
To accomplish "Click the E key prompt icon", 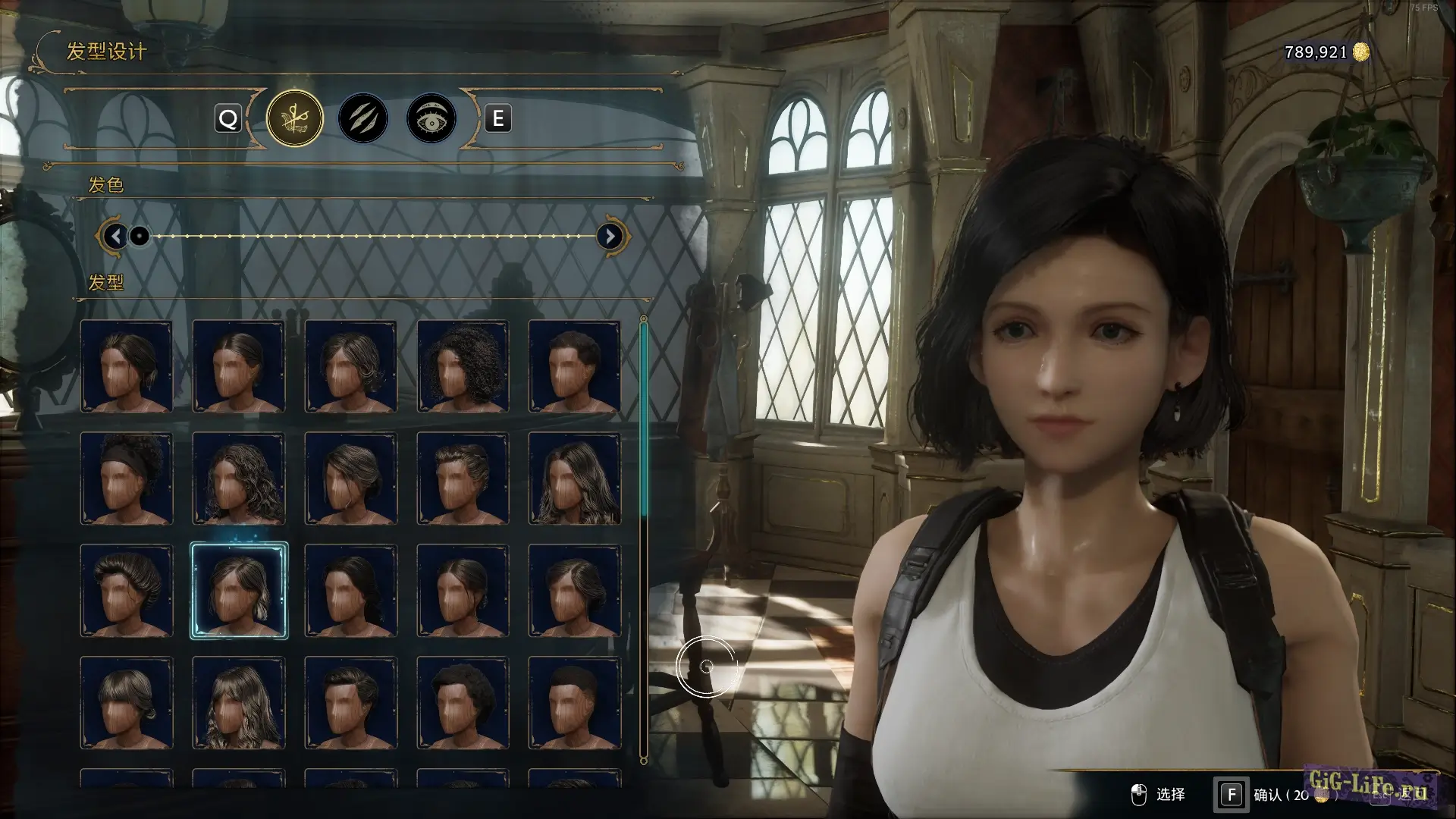I will pyautogui.click(x=497, y=118).
